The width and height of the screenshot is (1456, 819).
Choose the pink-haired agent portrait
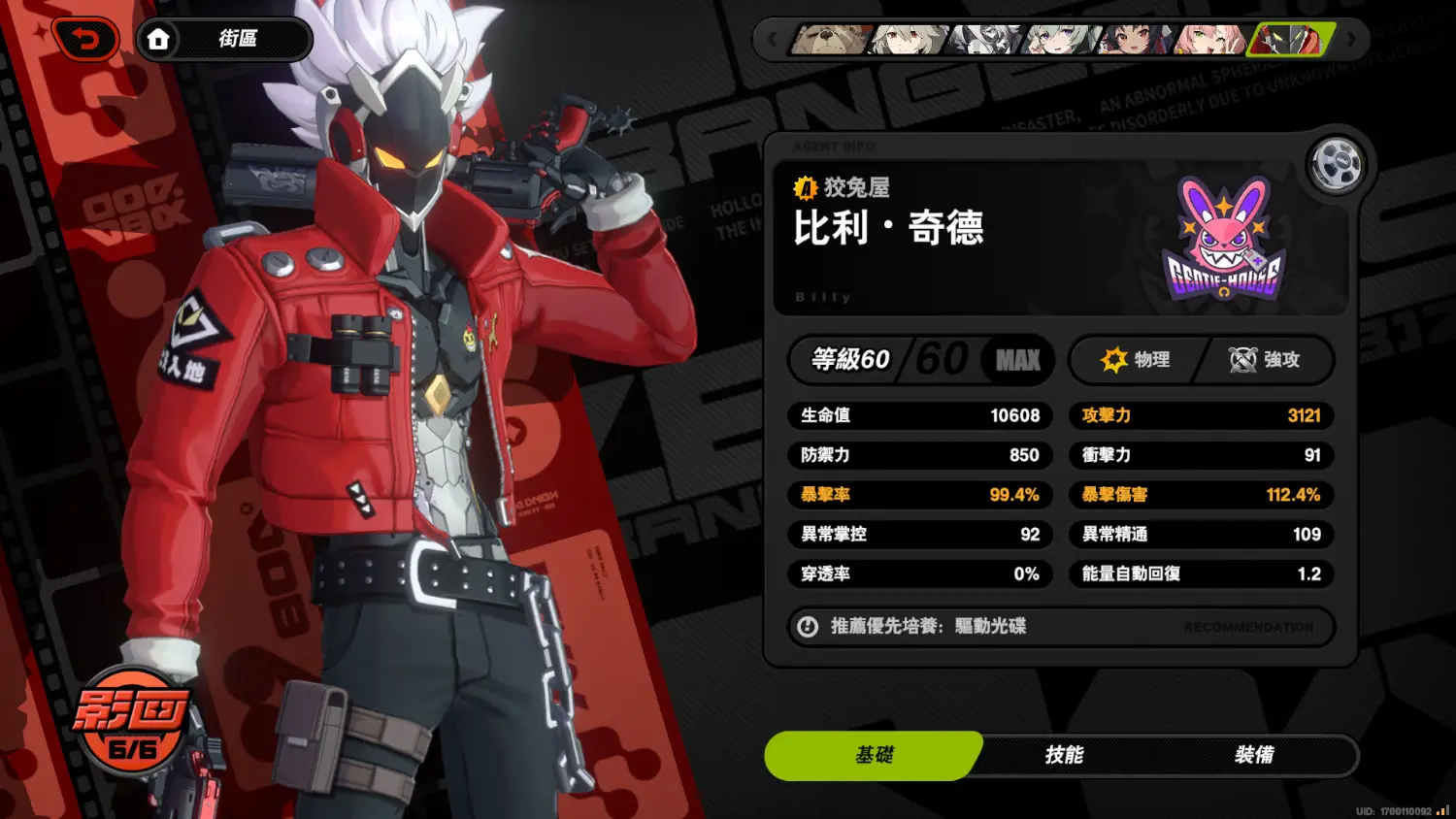(1209, 40)
